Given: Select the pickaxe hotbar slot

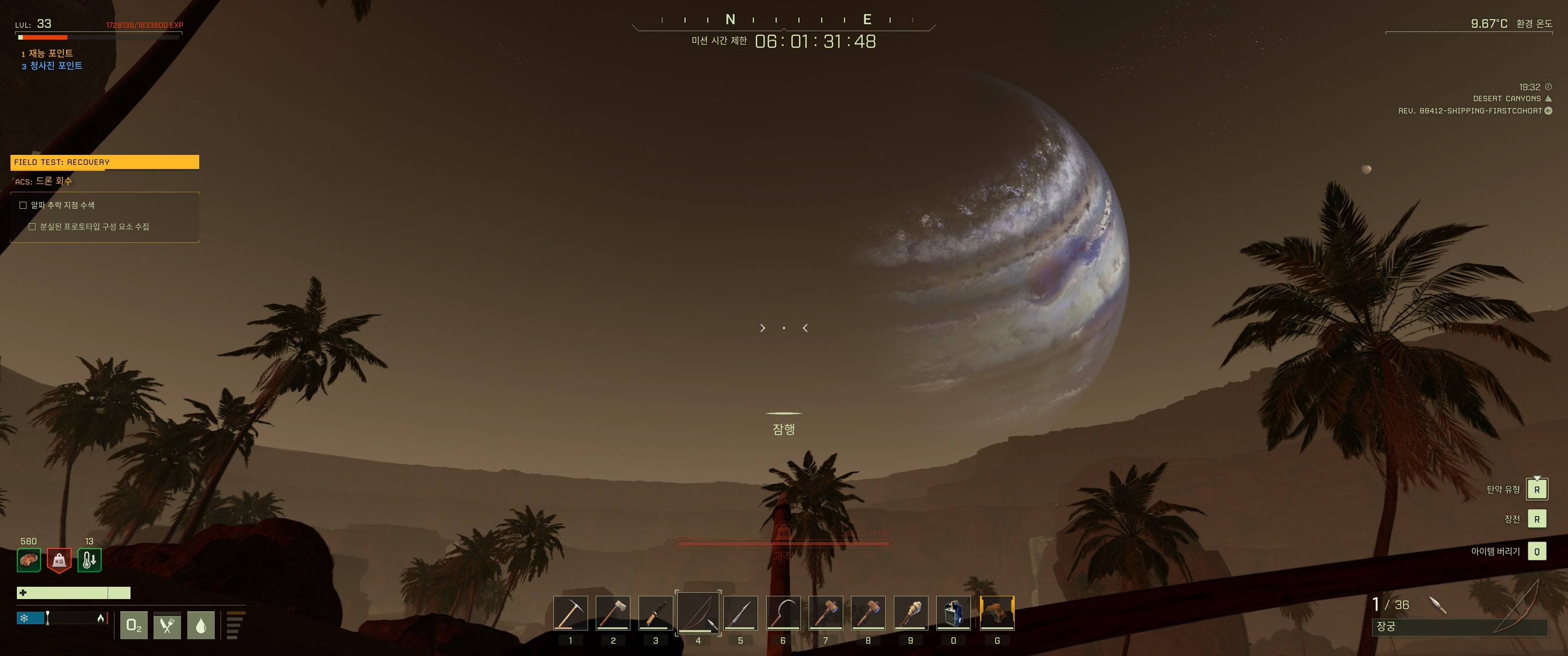Looking at the screenshot, I should 570,613.
